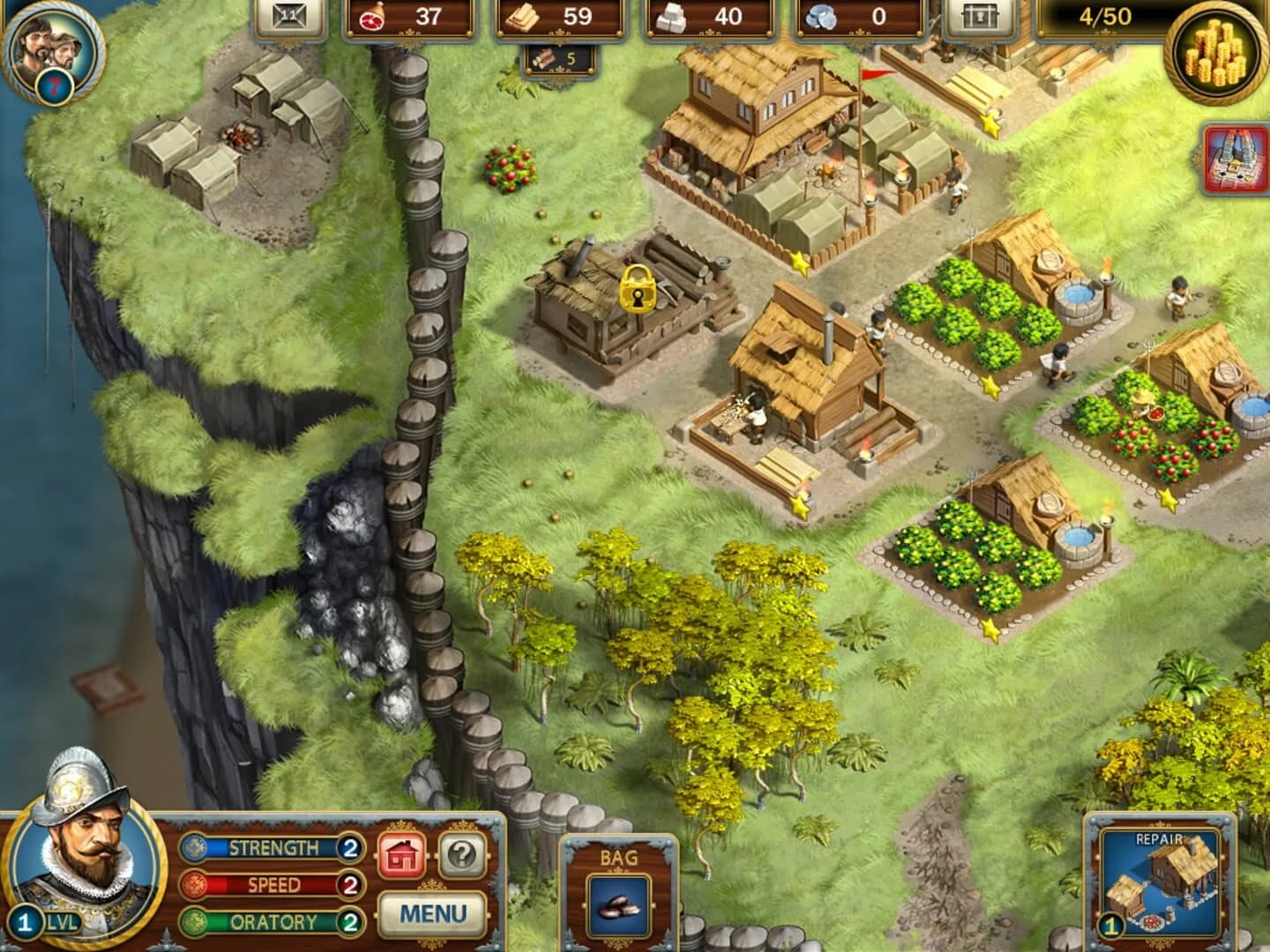Click the treasure chest icon near top right

tap(982, 15)
